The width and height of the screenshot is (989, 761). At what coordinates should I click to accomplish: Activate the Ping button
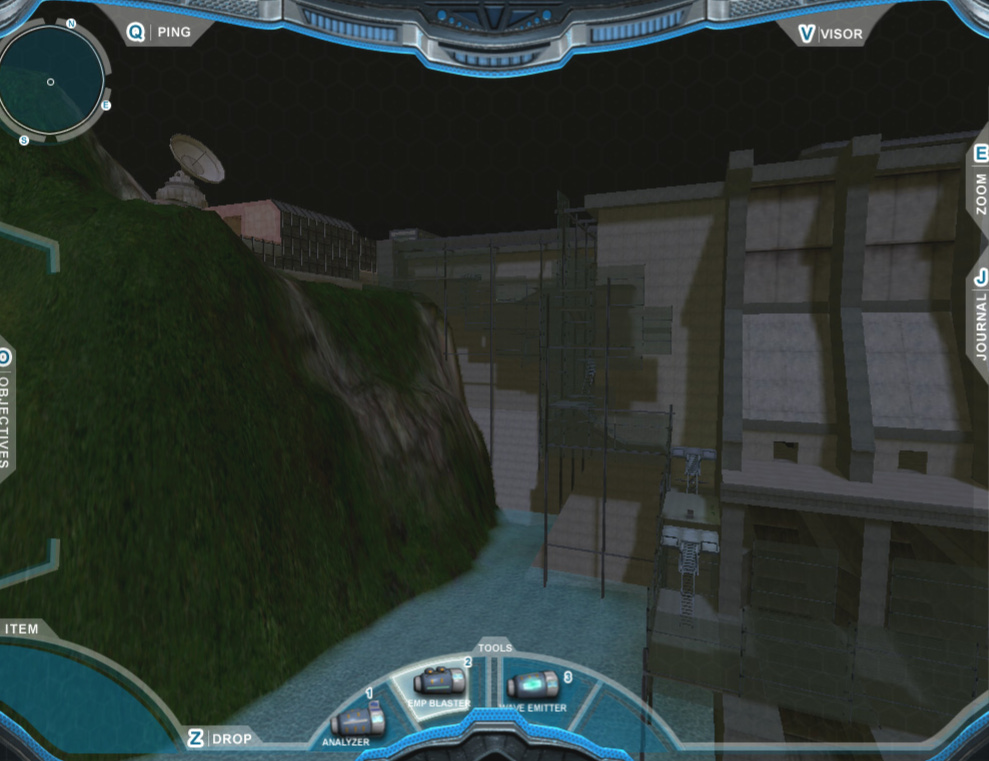point(160,32)
